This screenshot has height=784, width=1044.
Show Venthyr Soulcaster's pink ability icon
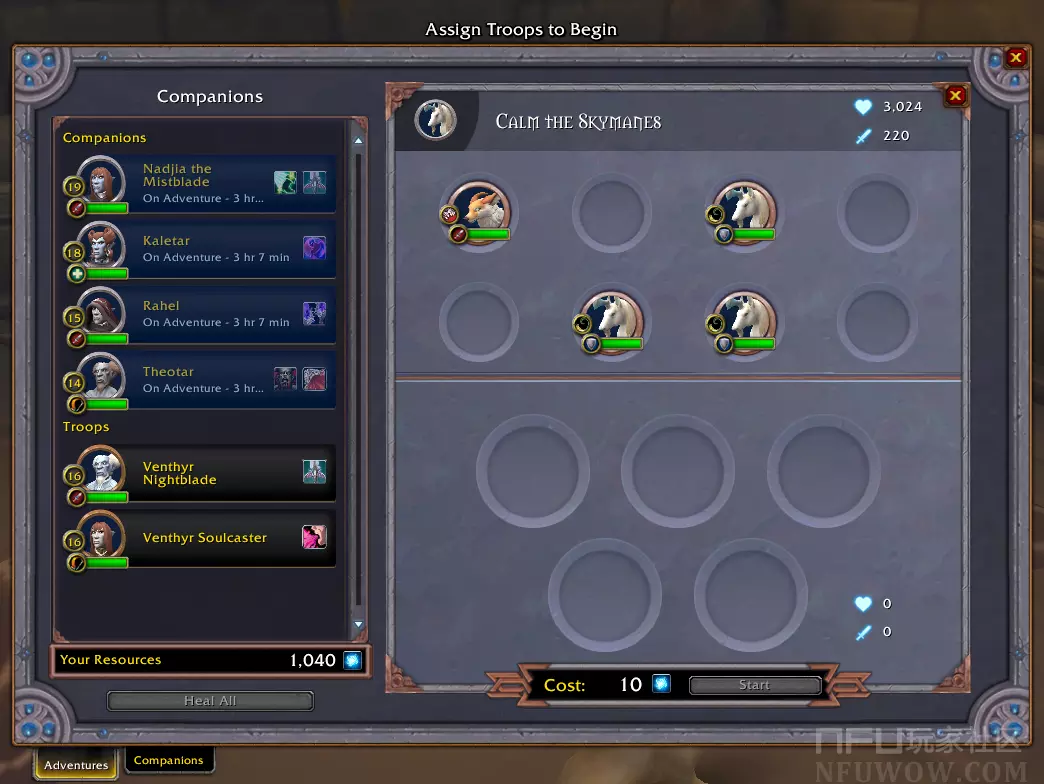314,537
